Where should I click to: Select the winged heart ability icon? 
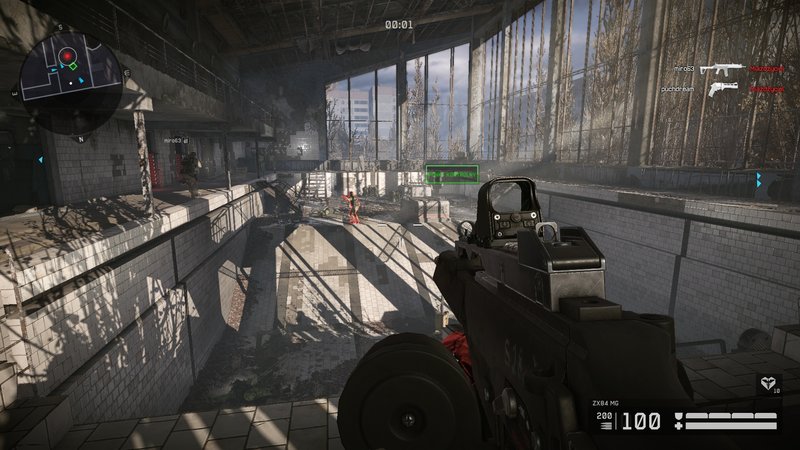(x=768, y=381)
